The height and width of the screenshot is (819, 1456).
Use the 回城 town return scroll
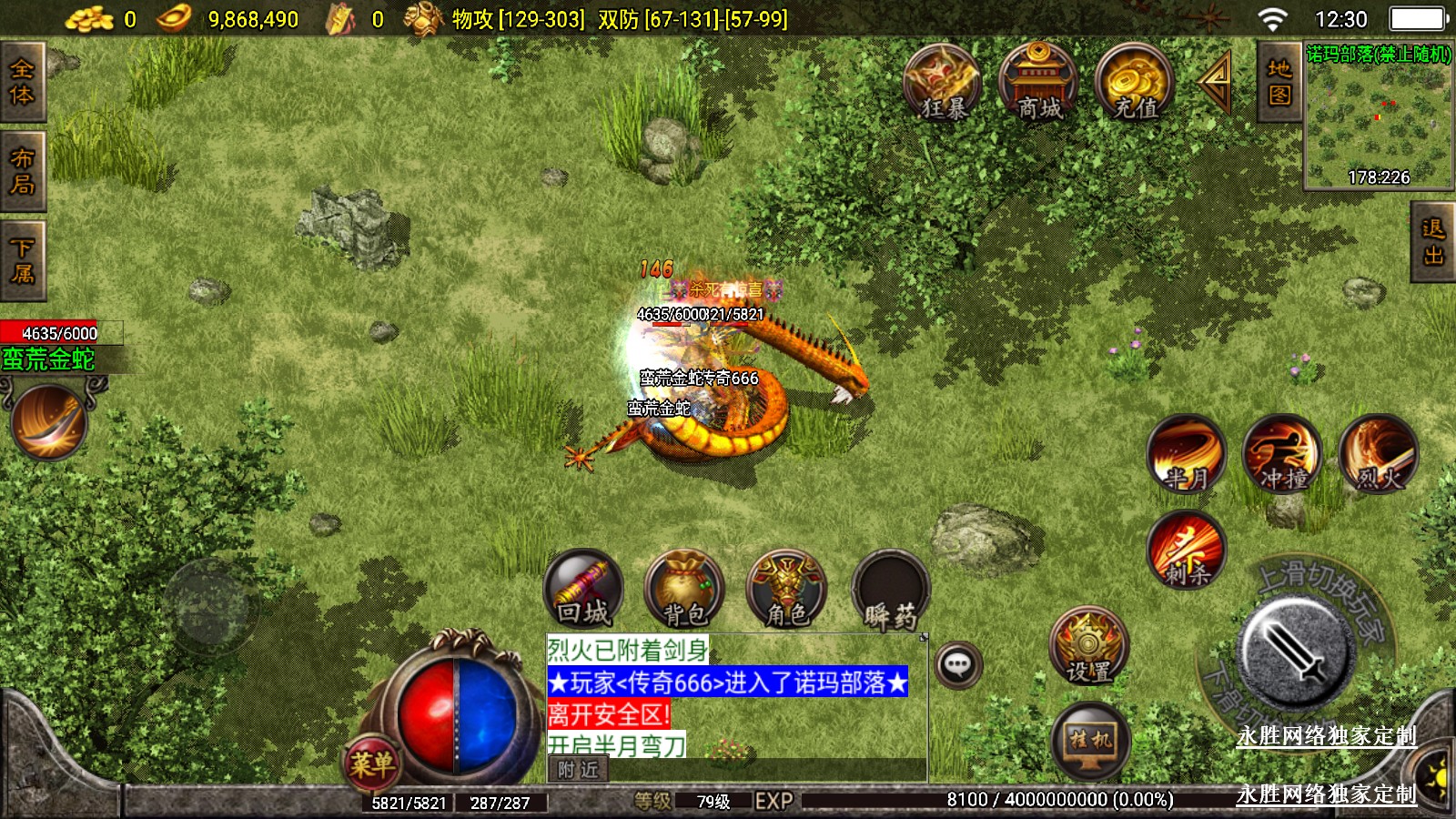[583, 590]
